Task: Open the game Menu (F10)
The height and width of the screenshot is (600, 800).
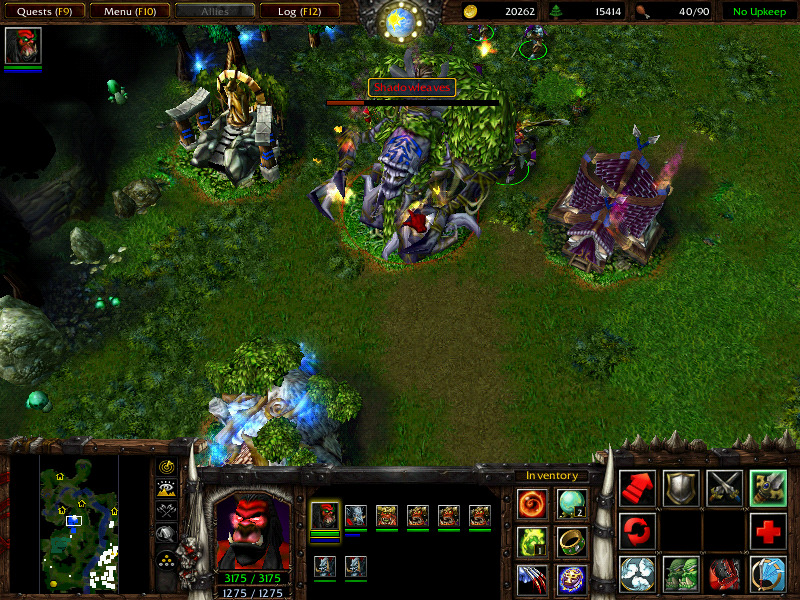Action: pos(128,12)
